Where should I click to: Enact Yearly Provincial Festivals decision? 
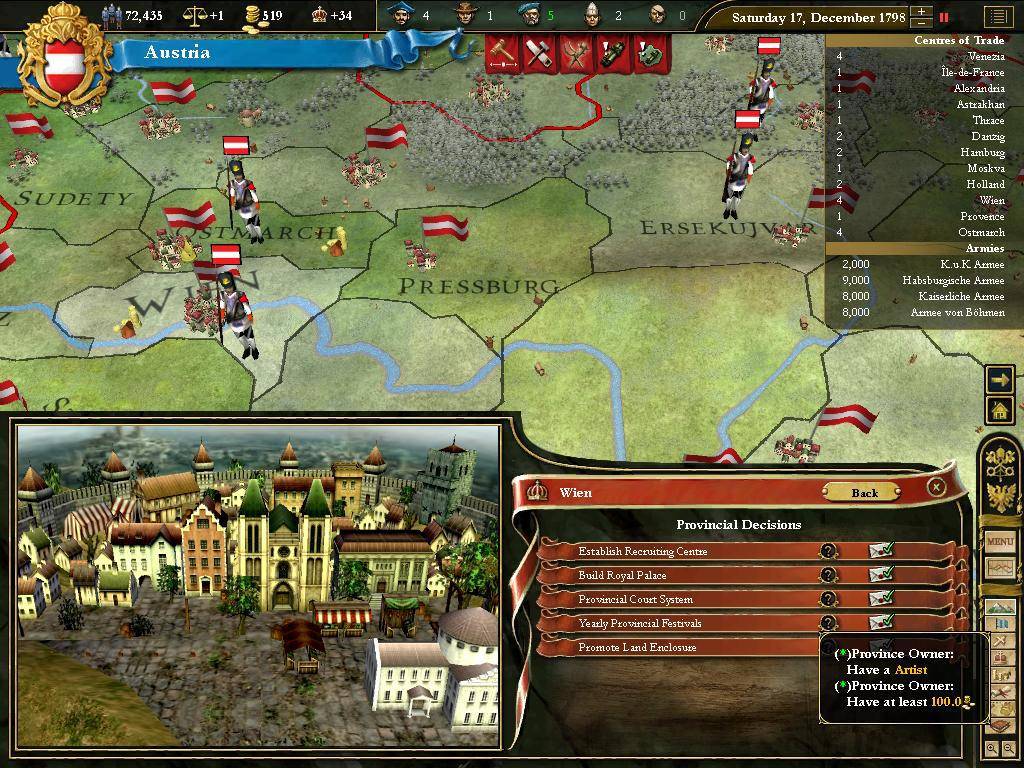coord(880,622)
